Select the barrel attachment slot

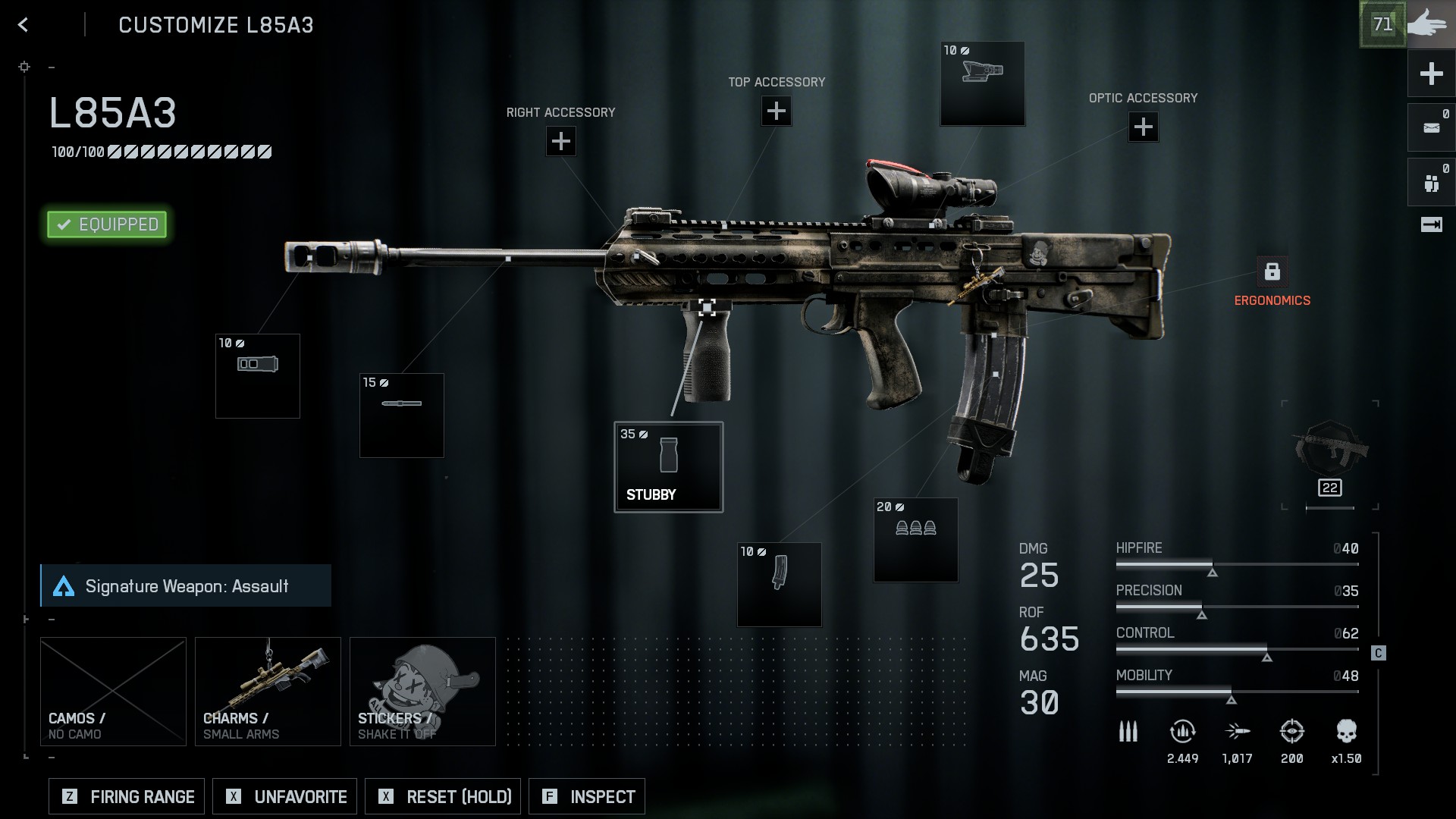coord(402,416)
